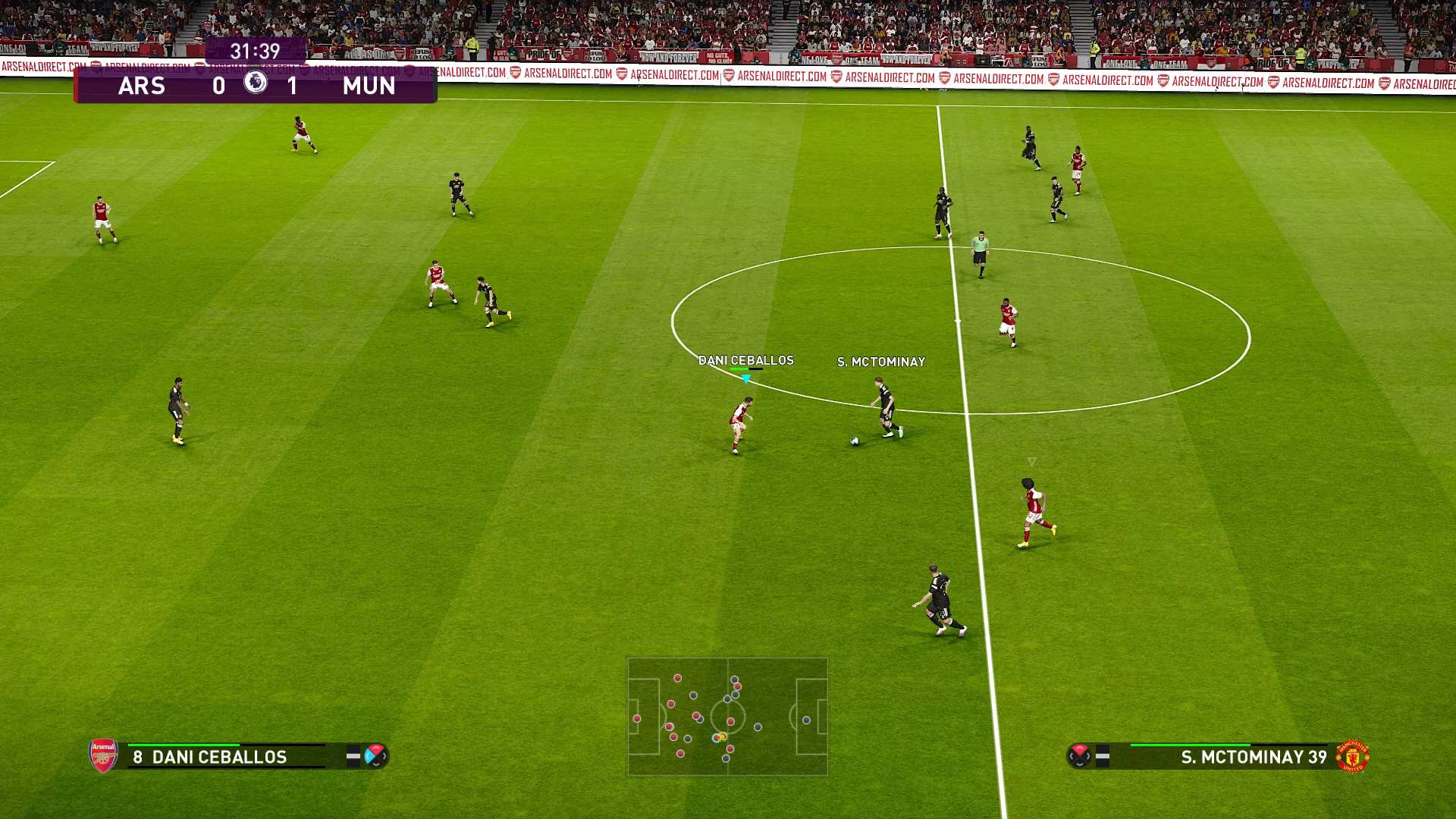Click the Arsenal club crest
Image resolution: width=1456 pixels, height=819 pixels.
click(103, 755)
